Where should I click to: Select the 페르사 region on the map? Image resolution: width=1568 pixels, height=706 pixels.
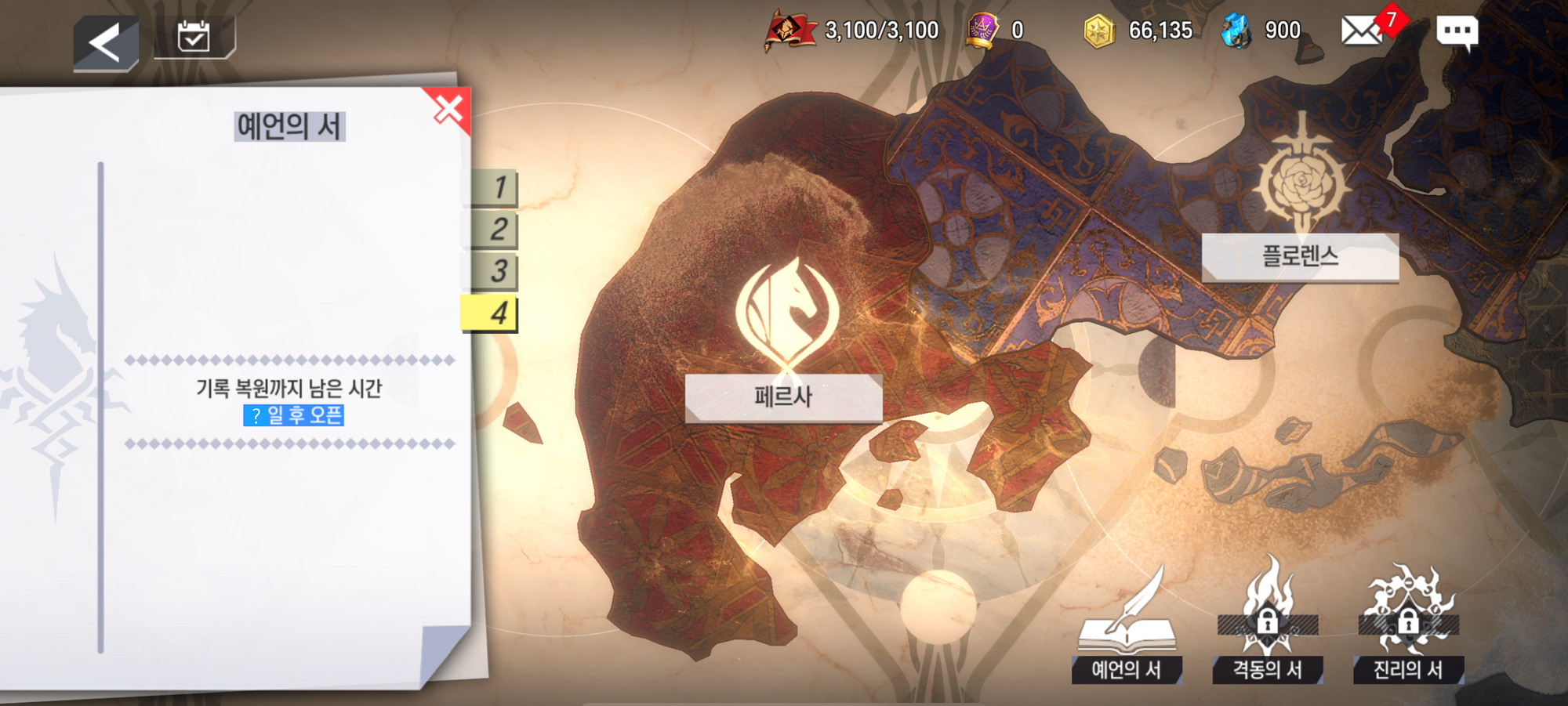coord(783,396)
